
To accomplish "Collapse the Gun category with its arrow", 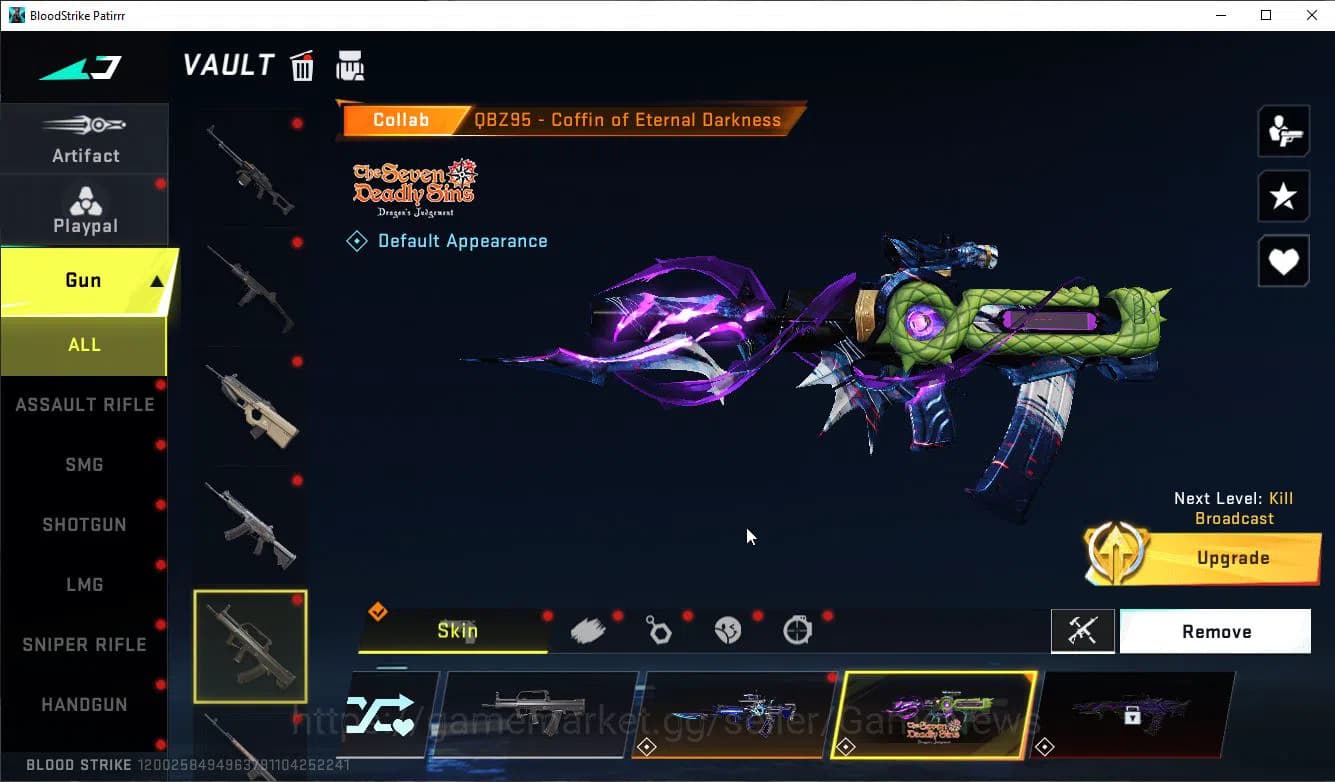I will tap(155, 279).
